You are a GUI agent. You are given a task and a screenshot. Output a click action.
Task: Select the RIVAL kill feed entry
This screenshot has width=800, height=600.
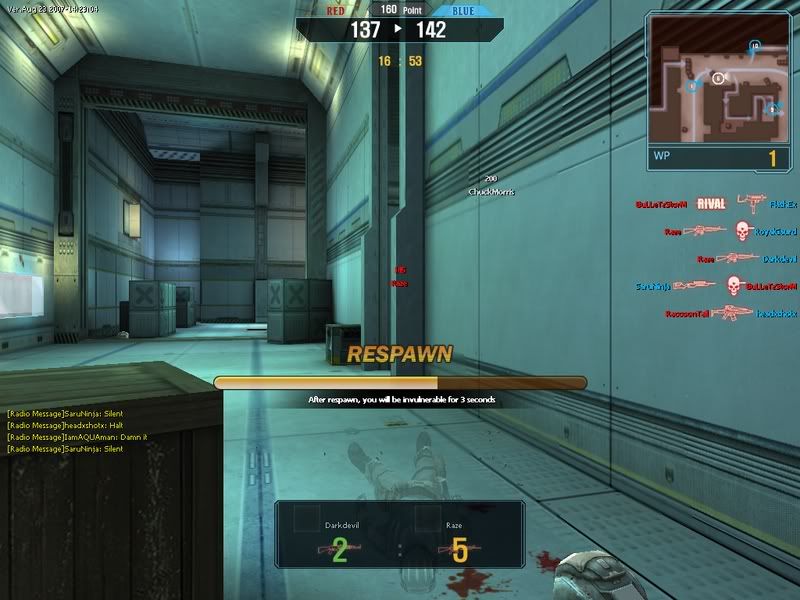click(711, 204)
